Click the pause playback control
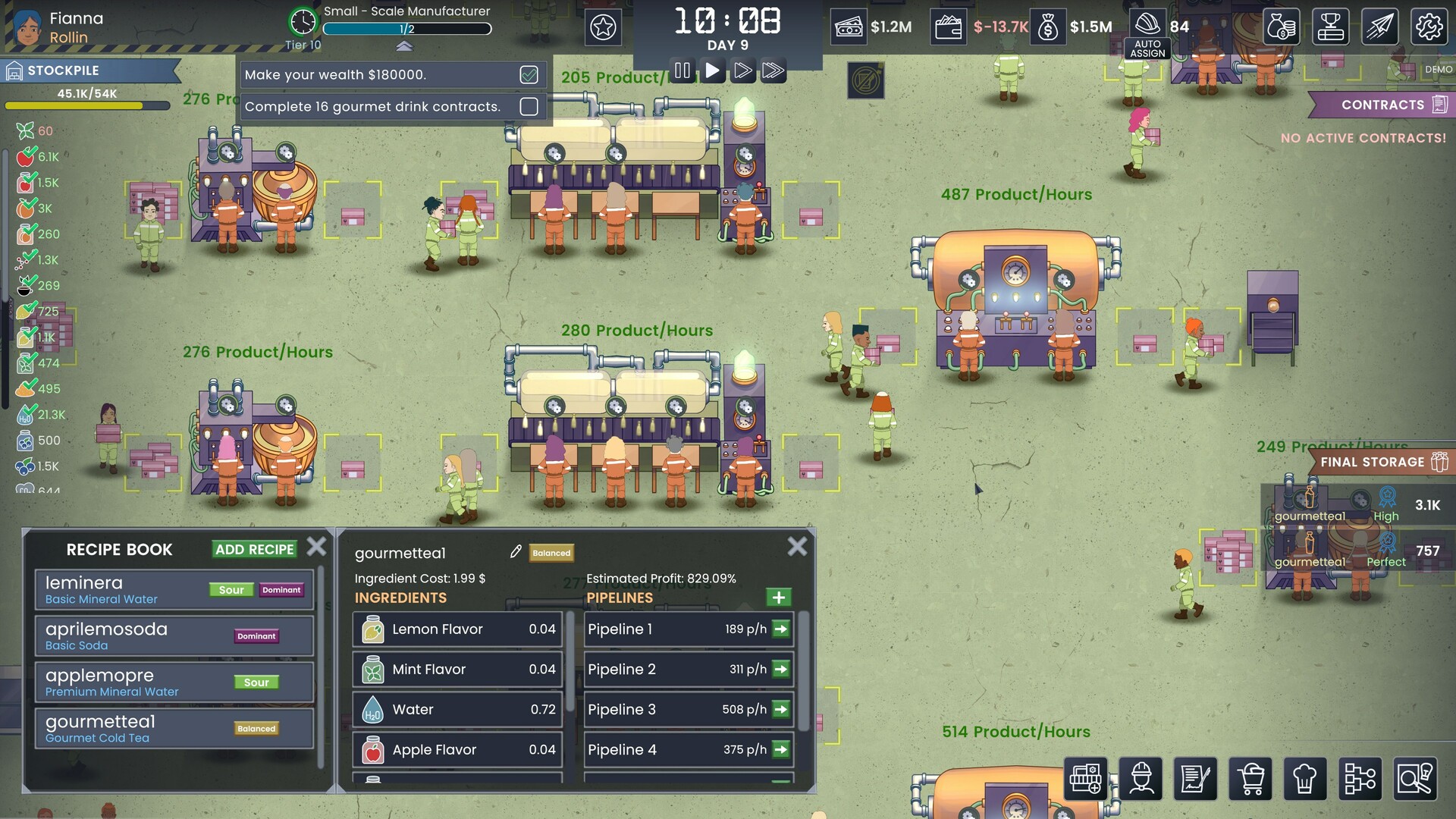This screenshot has width=1456, height=819. (682, 71)
